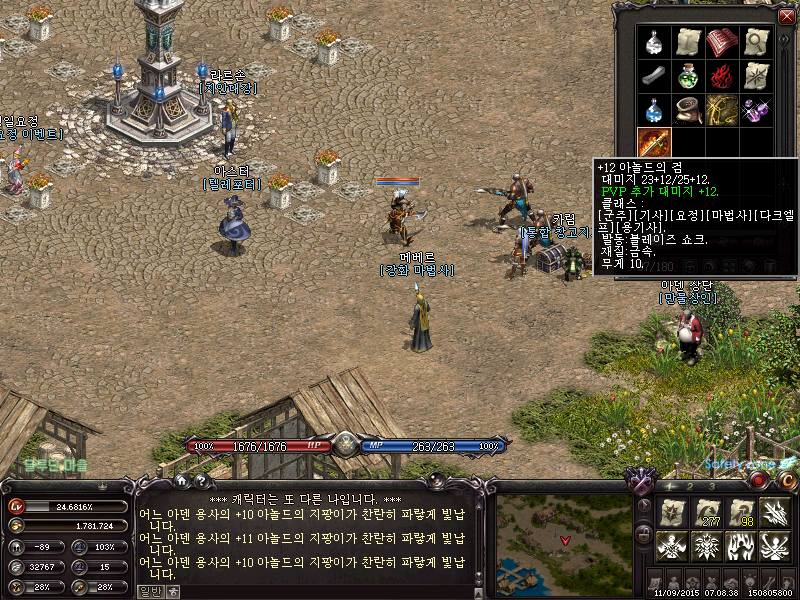Select the white potion in inventory

[653, 42]
